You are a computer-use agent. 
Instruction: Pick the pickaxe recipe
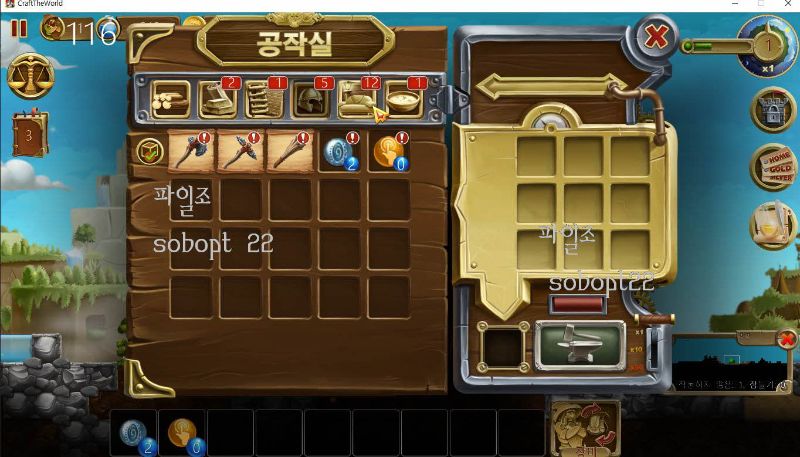[238, 150]
